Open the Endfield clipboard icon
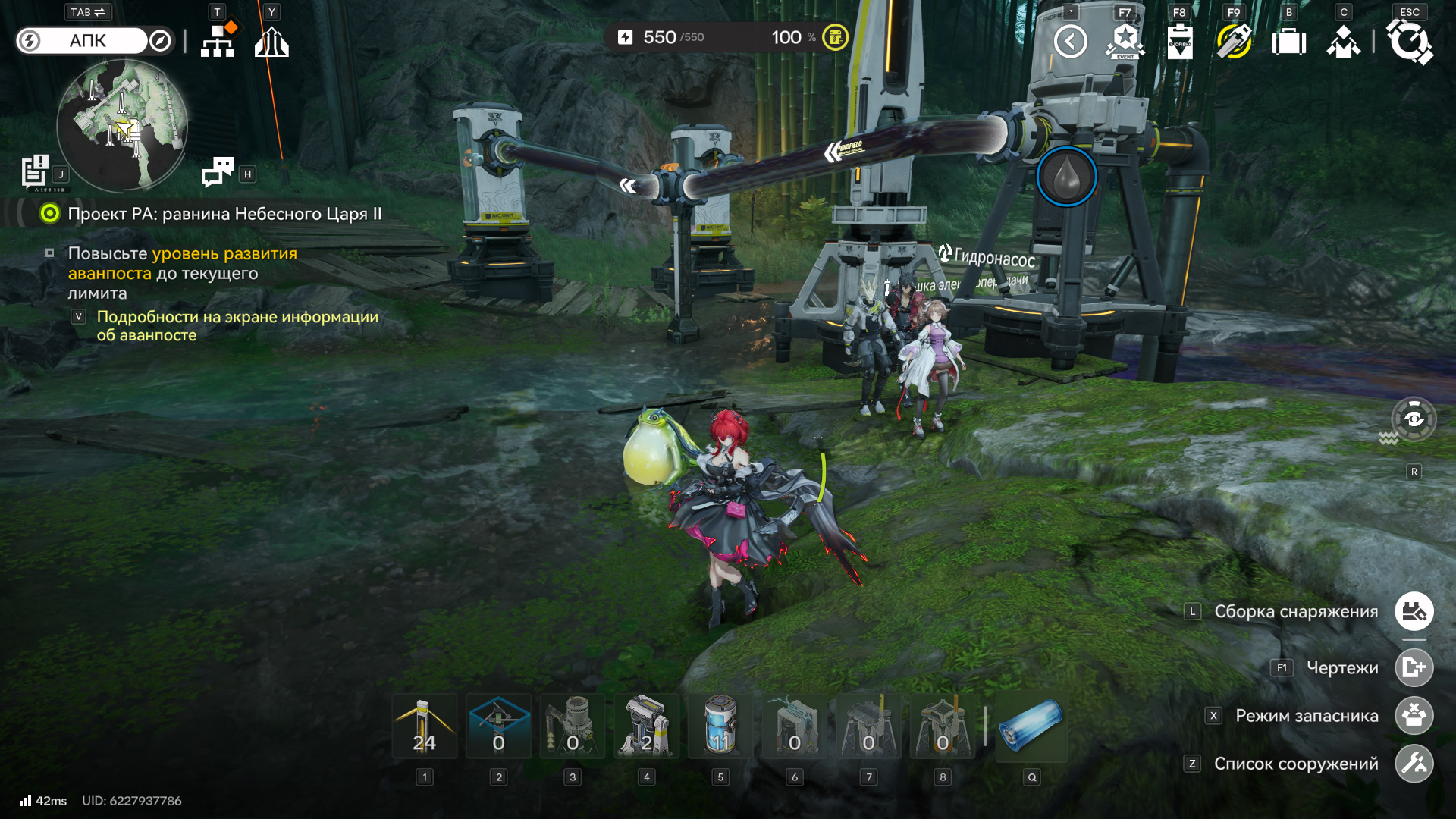Viewport: 1456px width, 819px height. tap(1180, 42)
